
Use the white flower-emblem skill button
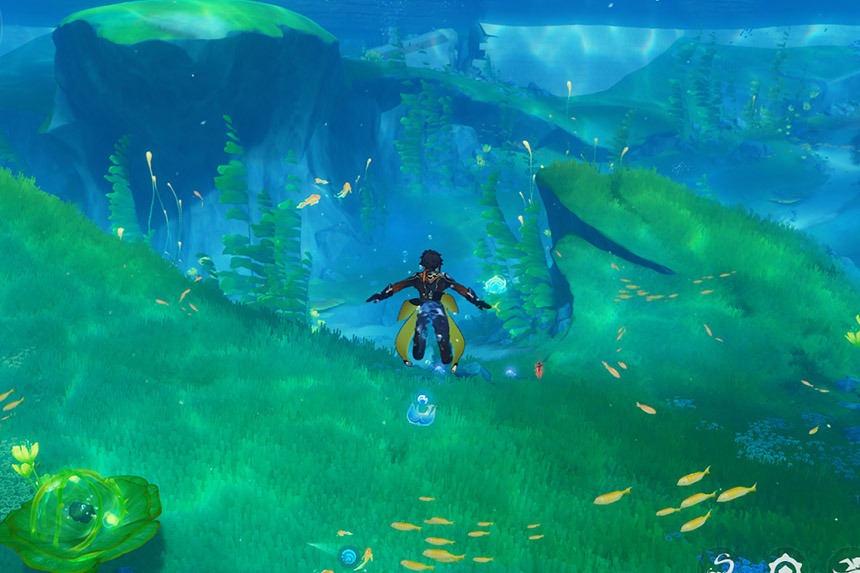click(786, 565)
